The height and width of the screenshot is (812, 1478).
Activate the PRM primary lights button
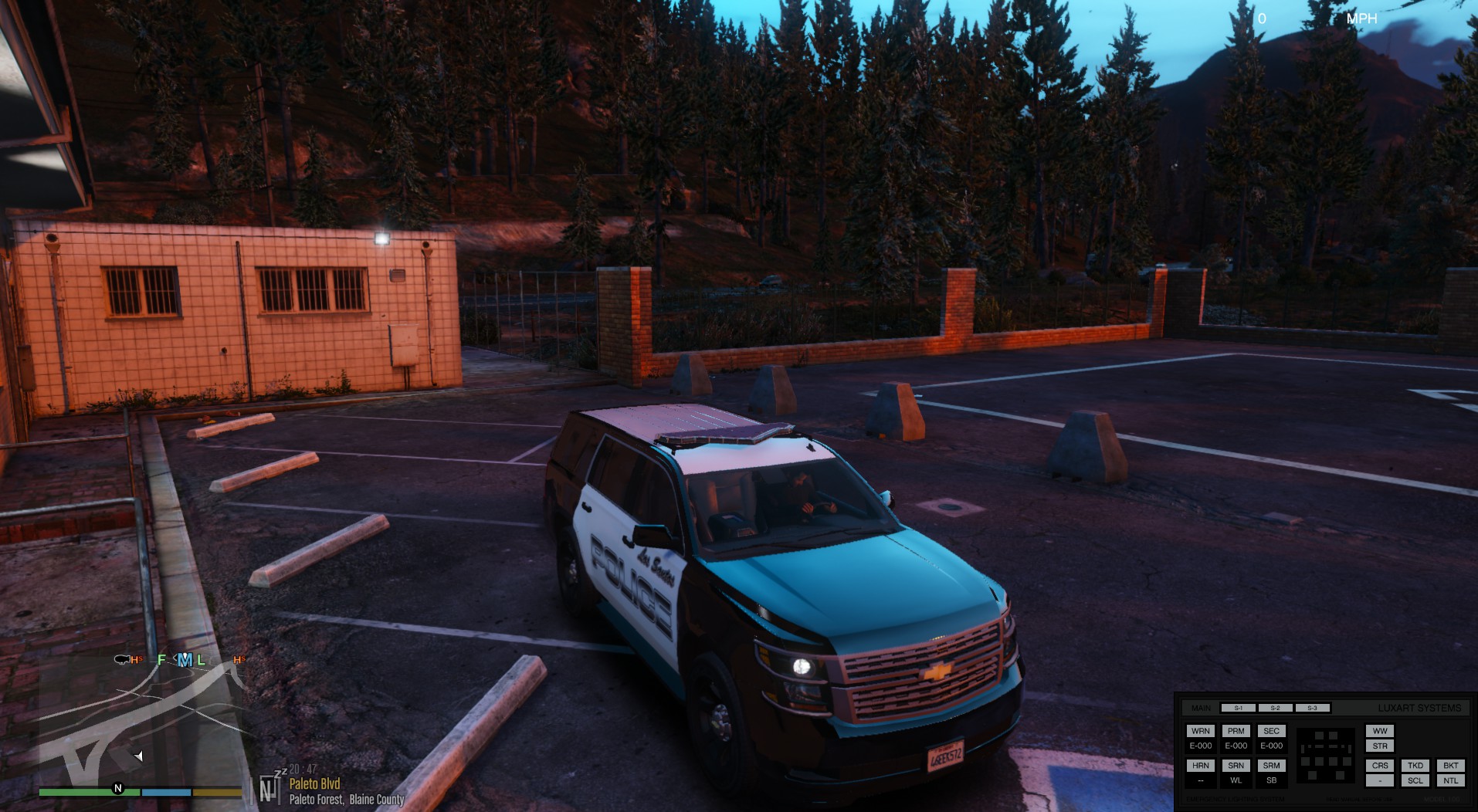click(x=1236, y=731)
